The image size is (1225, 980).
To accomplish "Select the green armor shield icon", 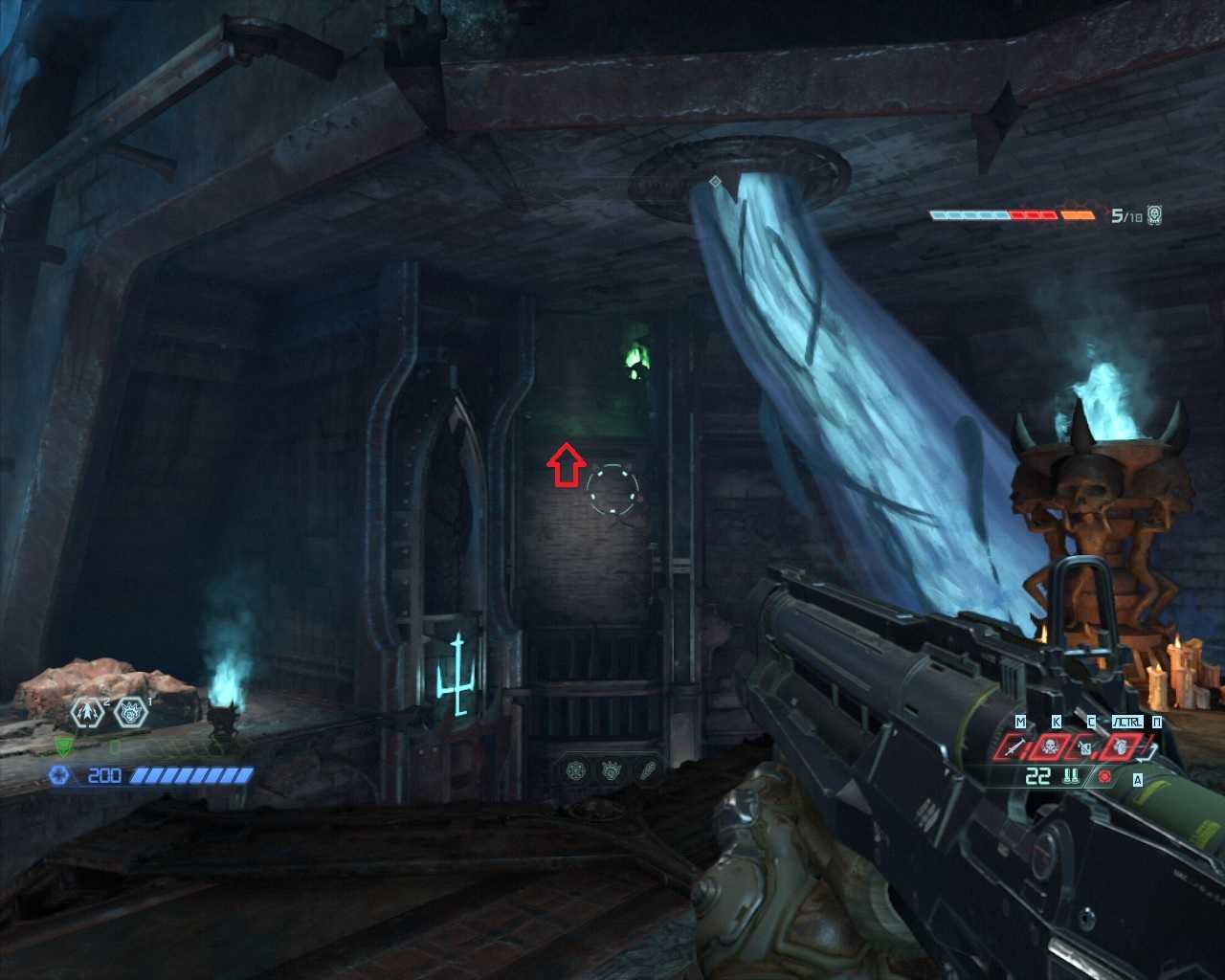I will [63, 746].
